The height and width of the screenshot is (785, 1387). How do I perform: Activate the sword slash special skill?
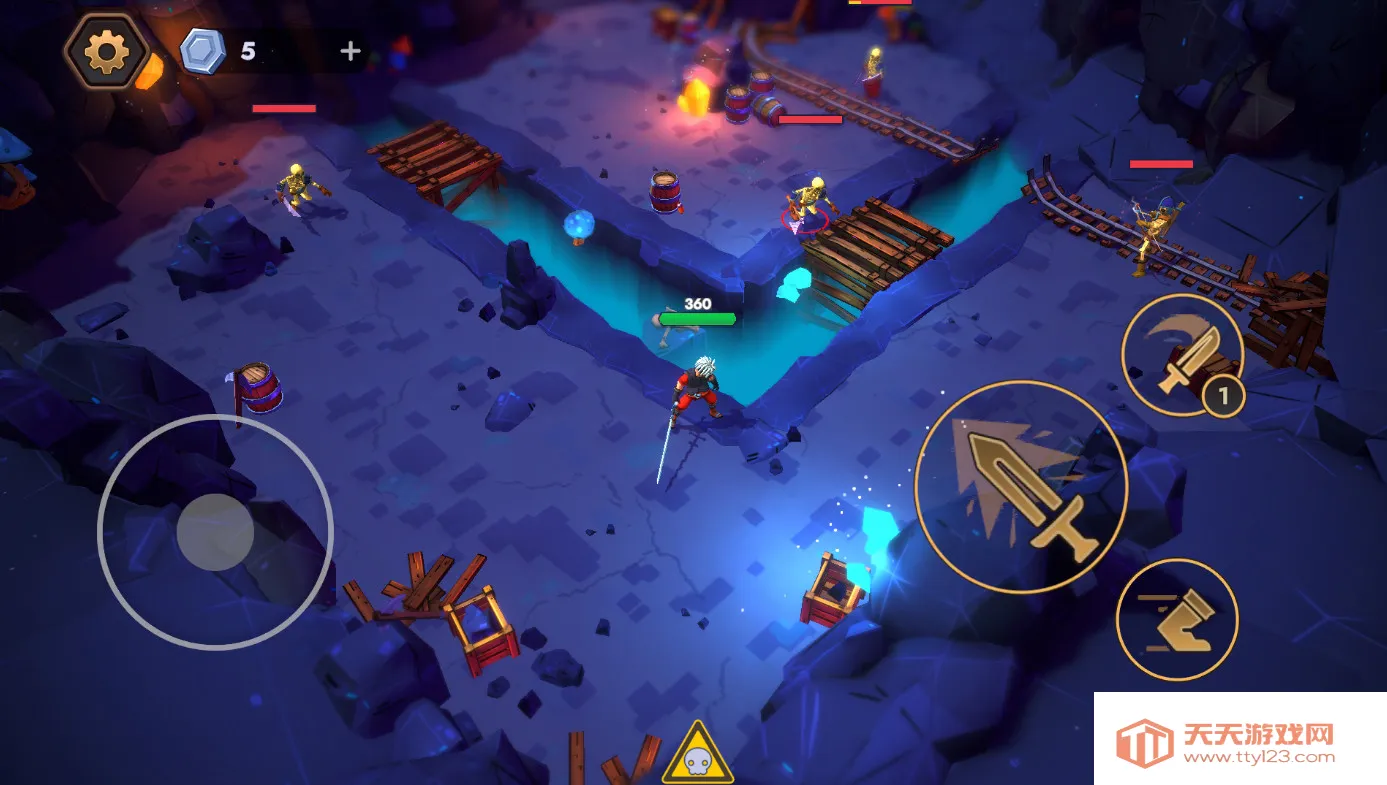point(1182,355)
